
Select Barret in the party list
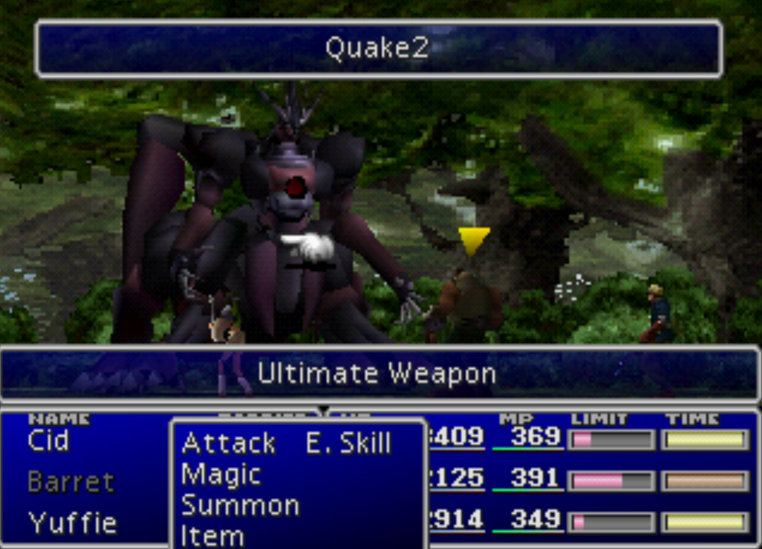coord(72,482)
